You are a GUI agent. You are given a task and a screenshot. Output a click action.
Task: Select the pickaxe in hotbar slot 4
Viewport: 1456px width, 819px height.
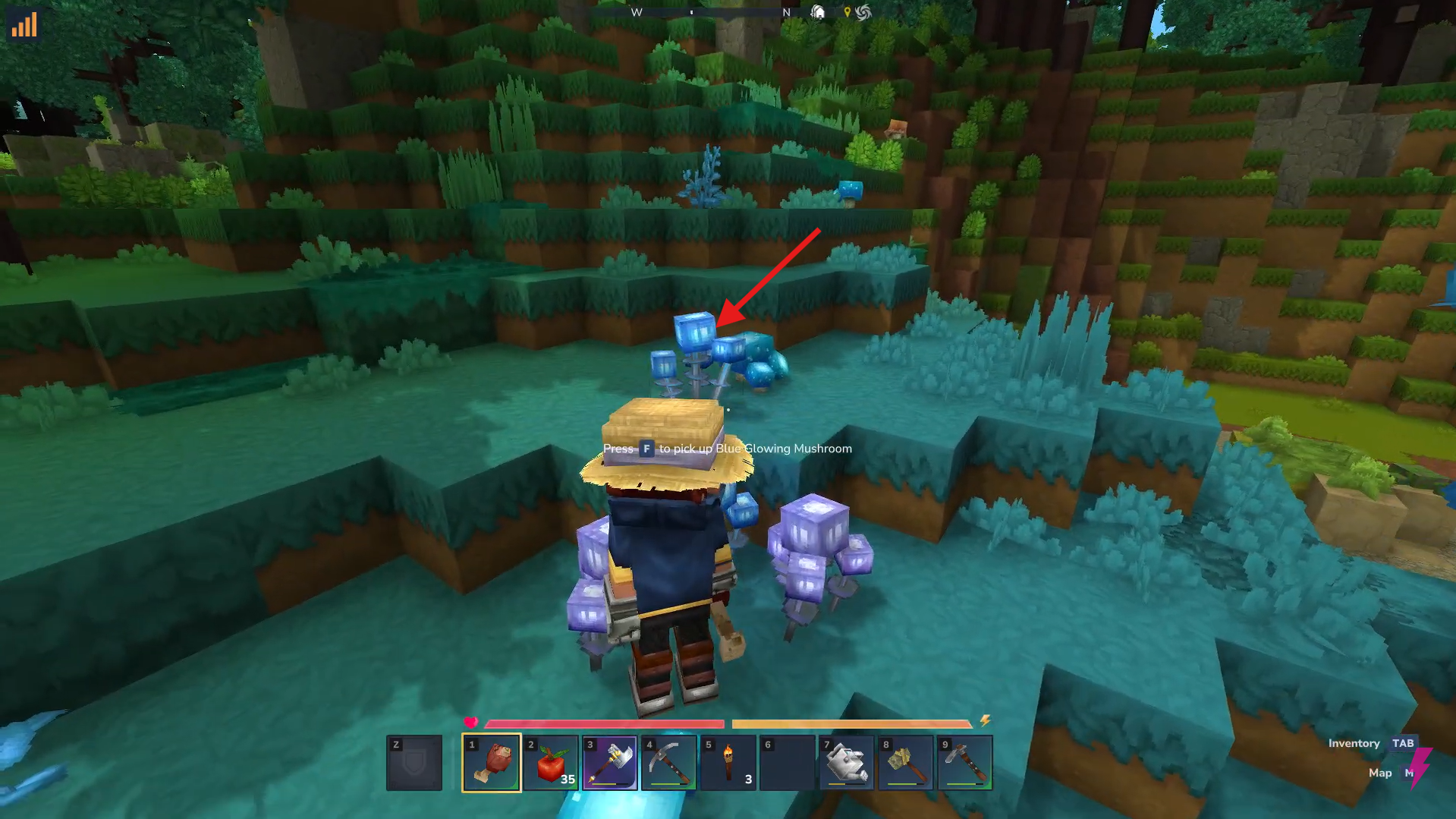668,763
